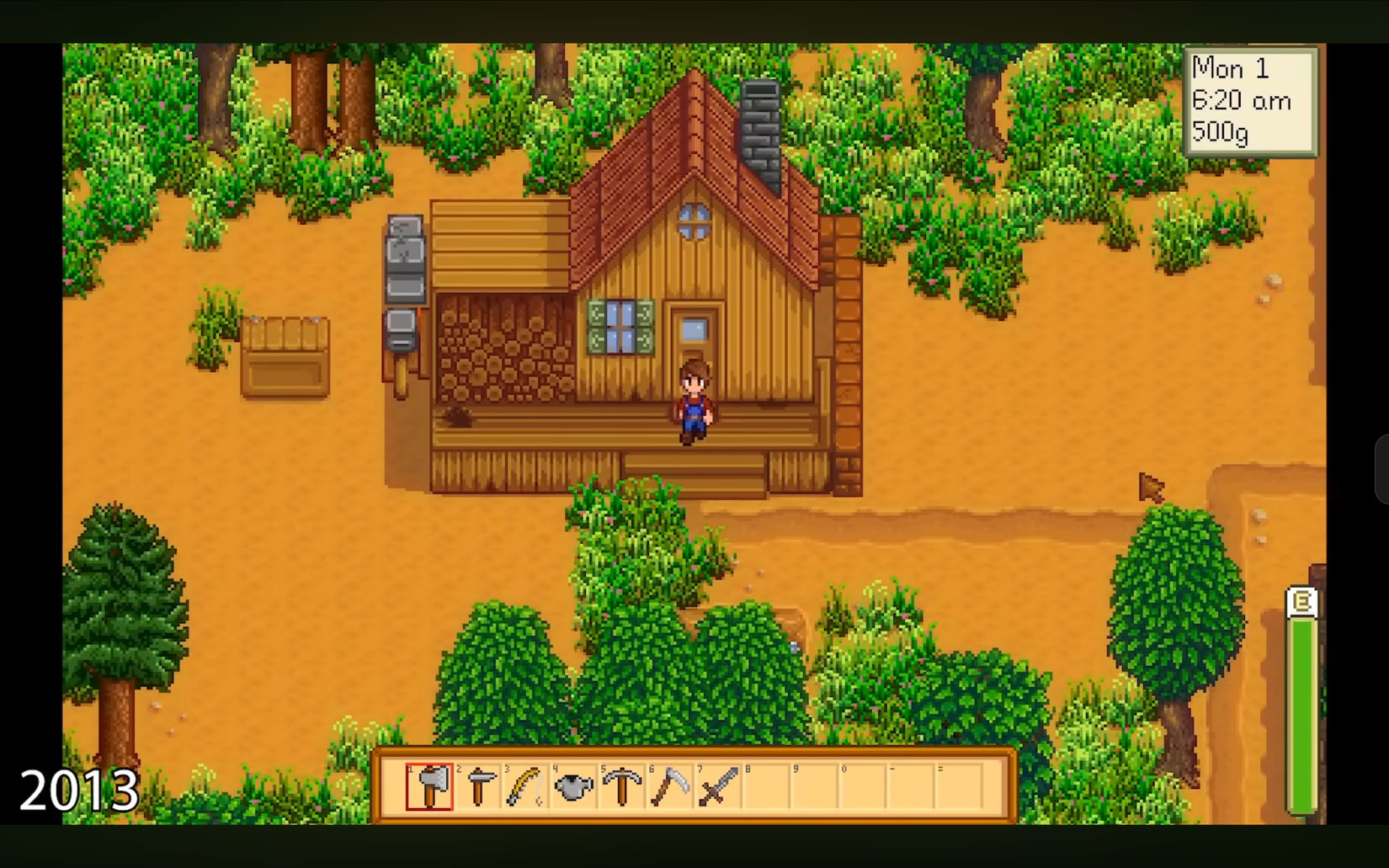
Task: Click the stone chimney on the roof
Action: [762, 126]
